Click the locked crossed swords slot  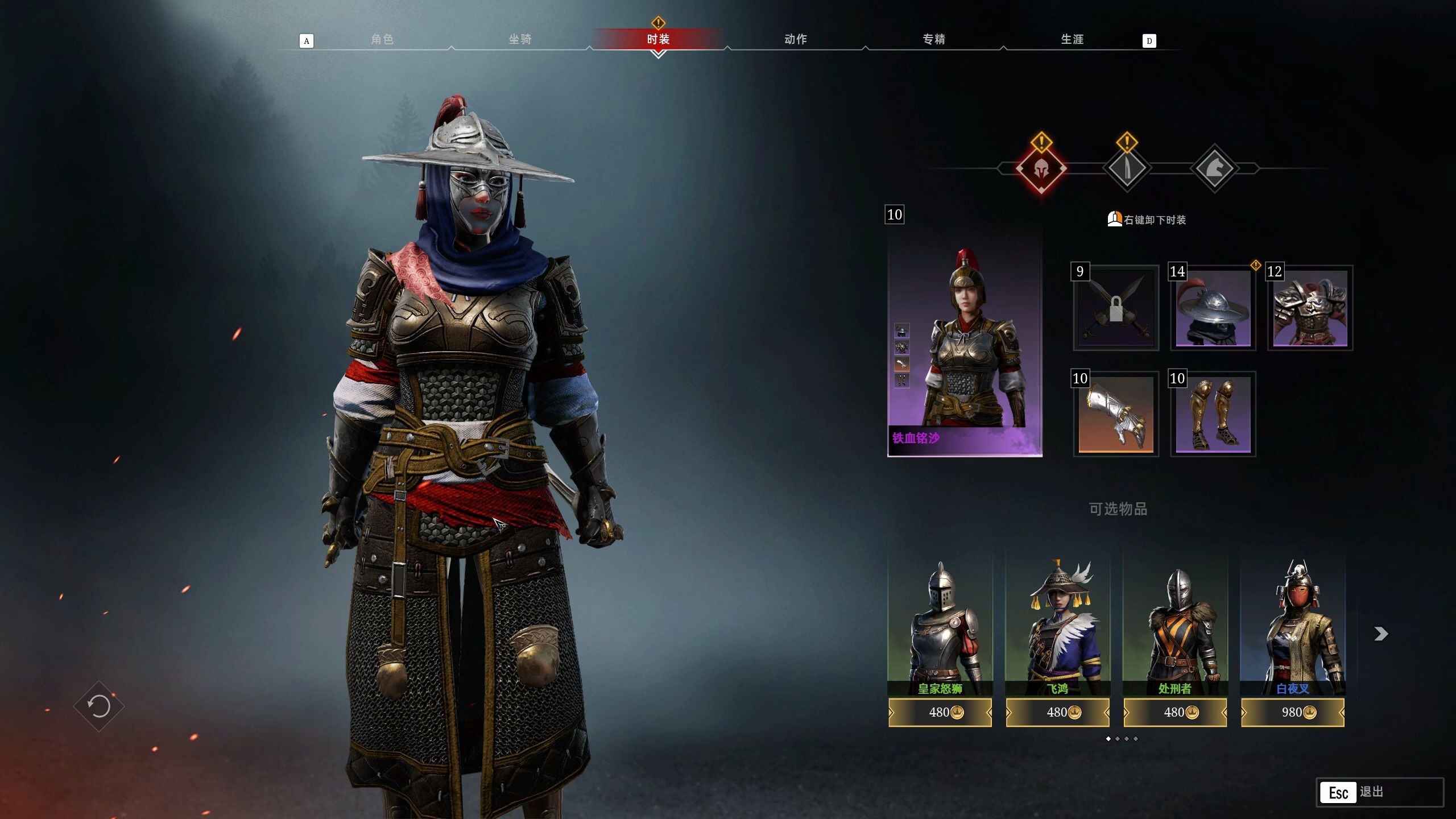tap(1116, 308)
